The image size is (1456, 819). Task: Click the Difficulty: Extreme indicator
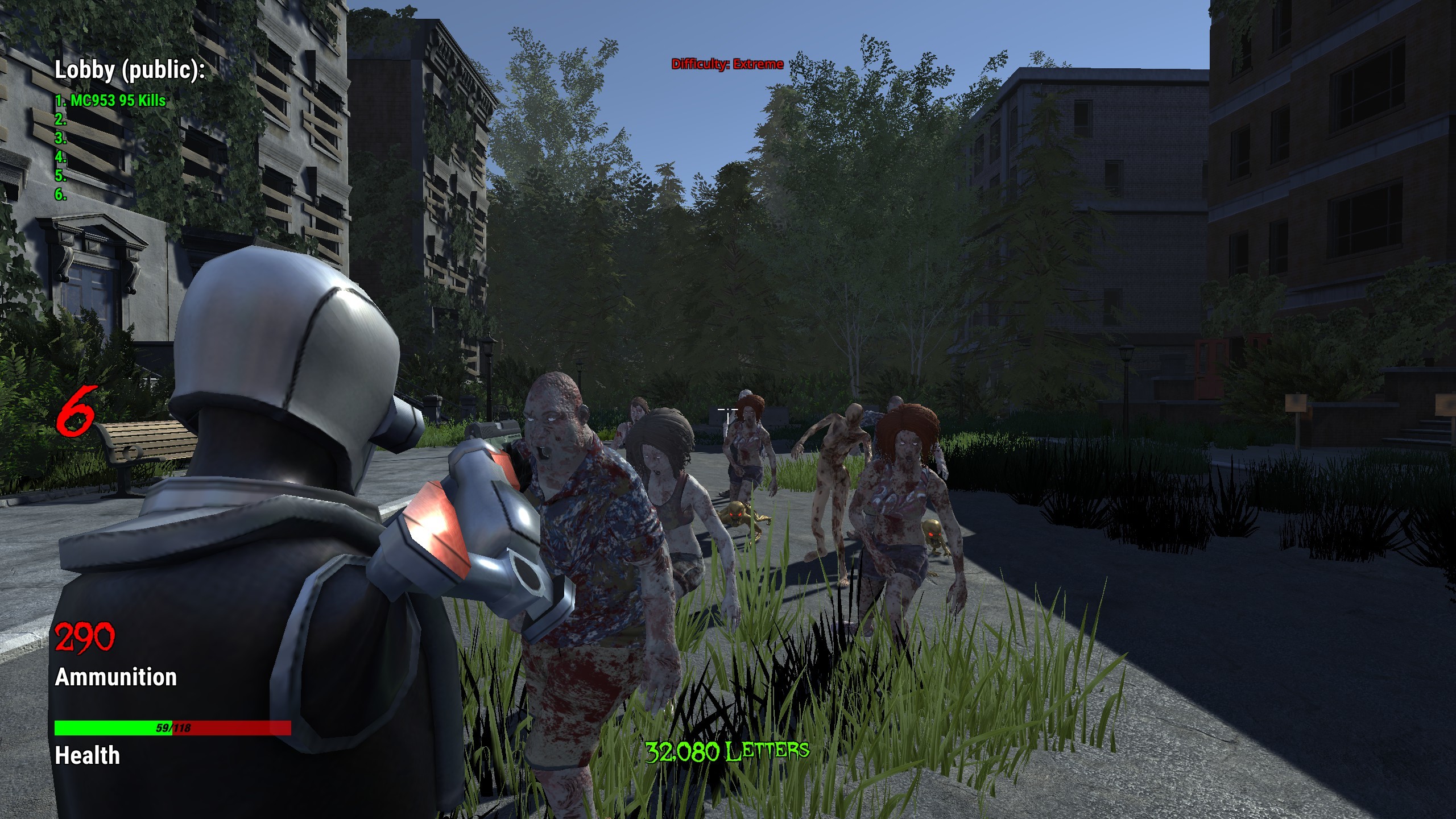click(726, 64)
